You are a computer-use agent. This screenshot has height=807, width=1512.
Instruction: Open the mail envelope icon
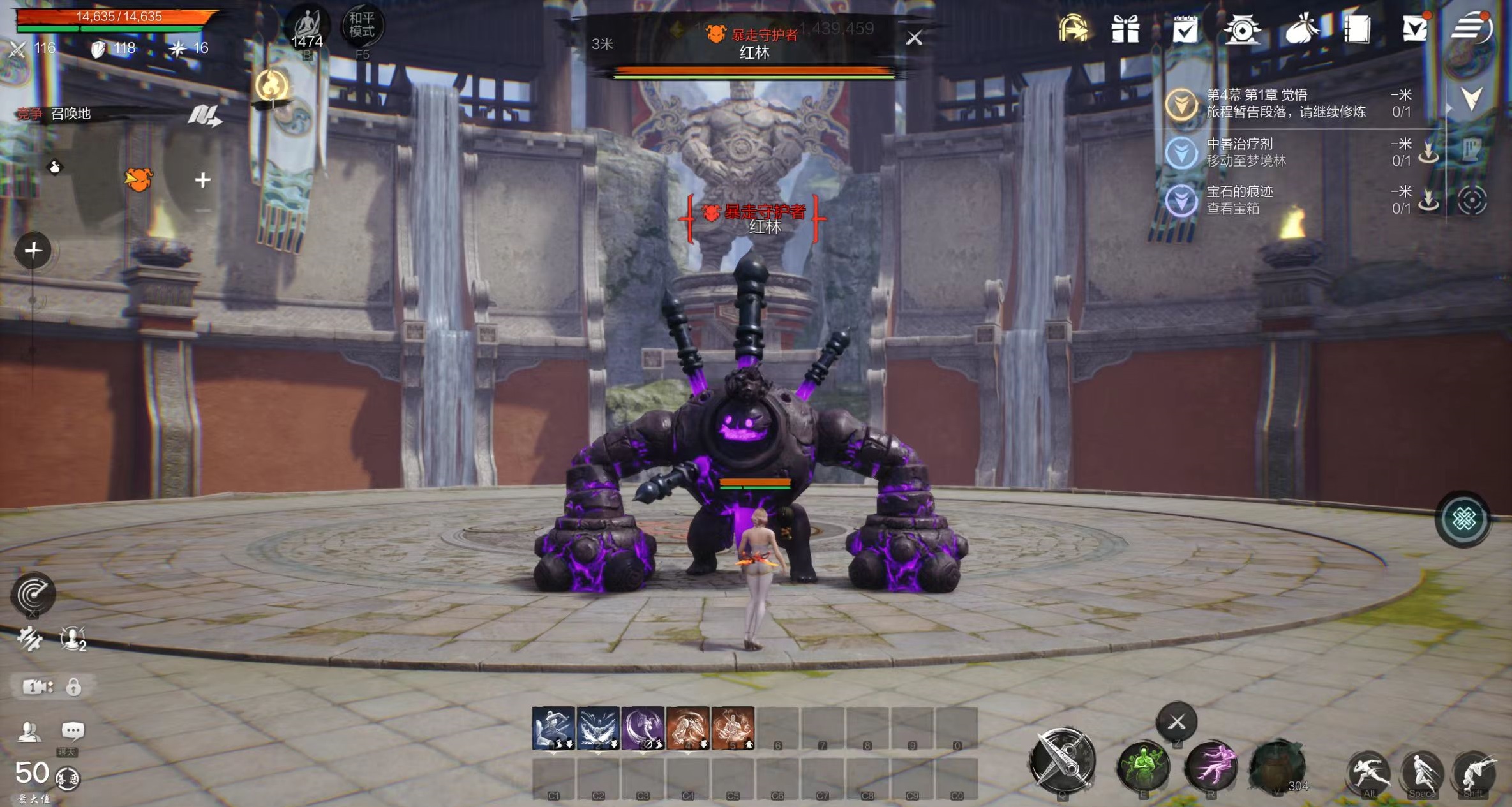click(1414, 29)
